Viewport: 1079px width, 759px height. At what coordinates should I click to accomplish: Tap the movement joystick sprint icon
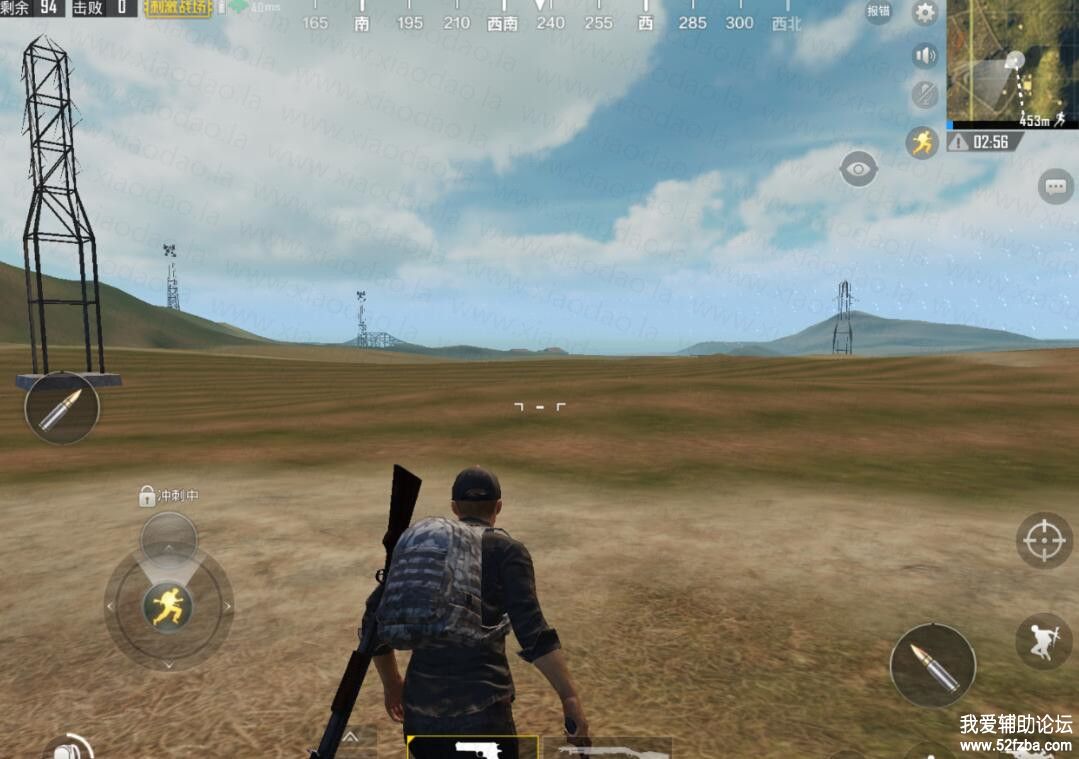tap(168, 605)
